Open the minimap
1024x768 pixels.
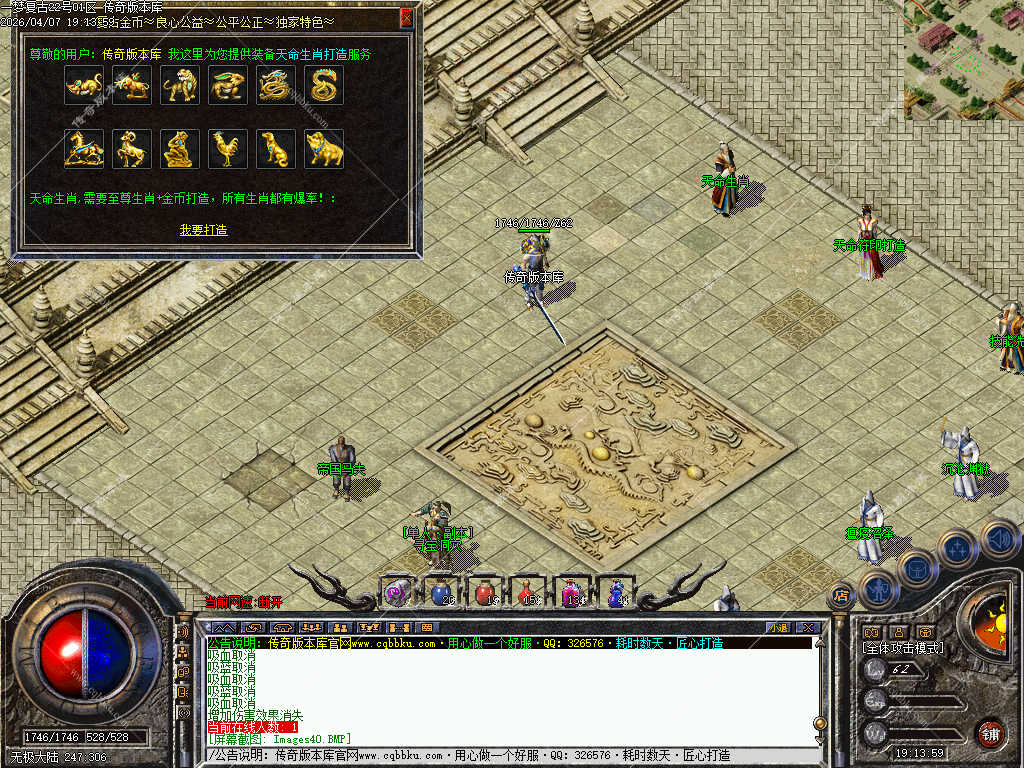[963, 59]
